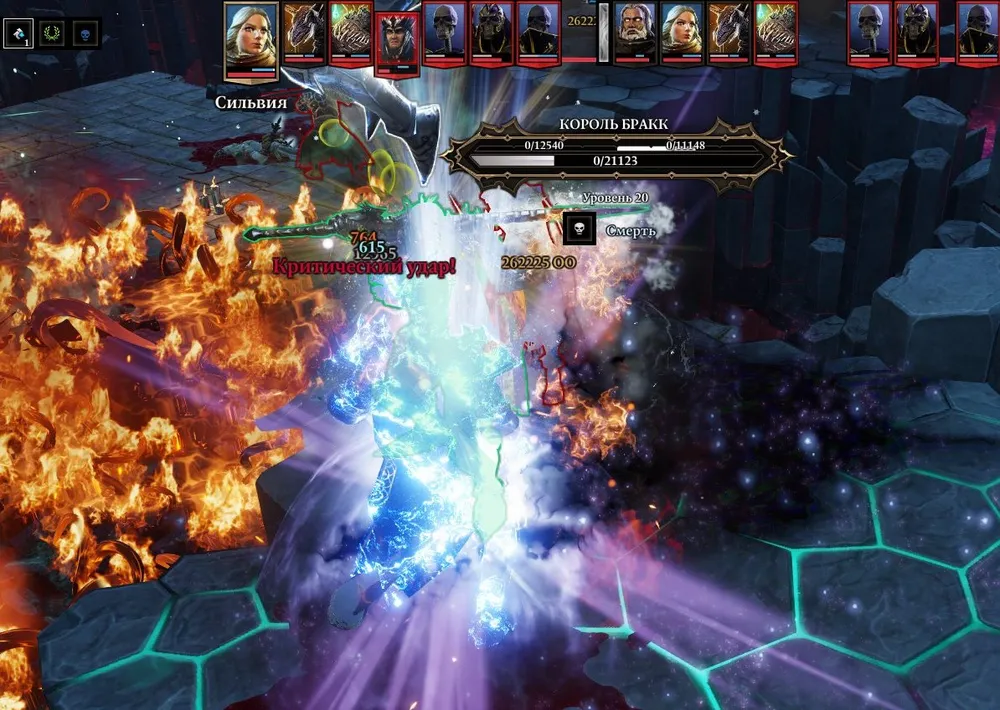This screenshot has width=1000, height=710.
Task: Select the blue skull status icon
Action: [x=86, y=33]
